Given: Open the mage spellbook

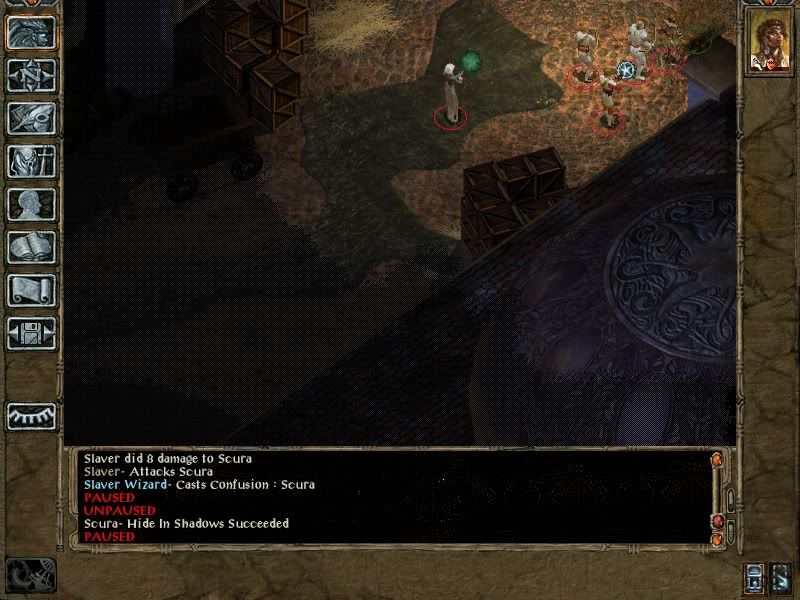Looking at the screenshot, I should [x=31, y=247].
